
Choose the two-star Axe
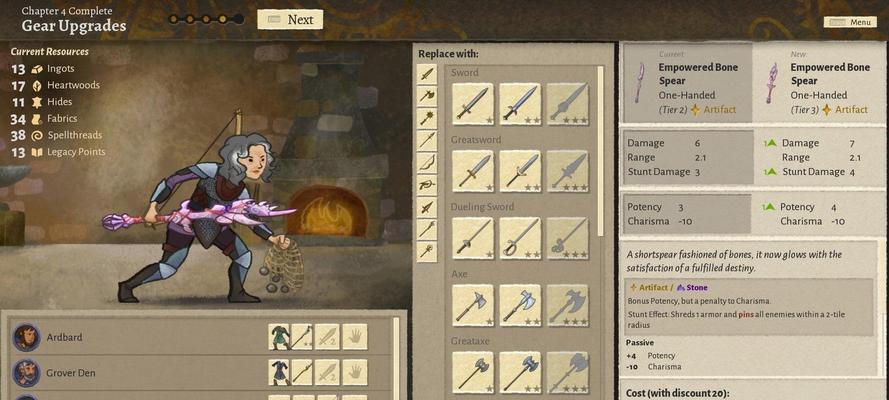point(520,305)
